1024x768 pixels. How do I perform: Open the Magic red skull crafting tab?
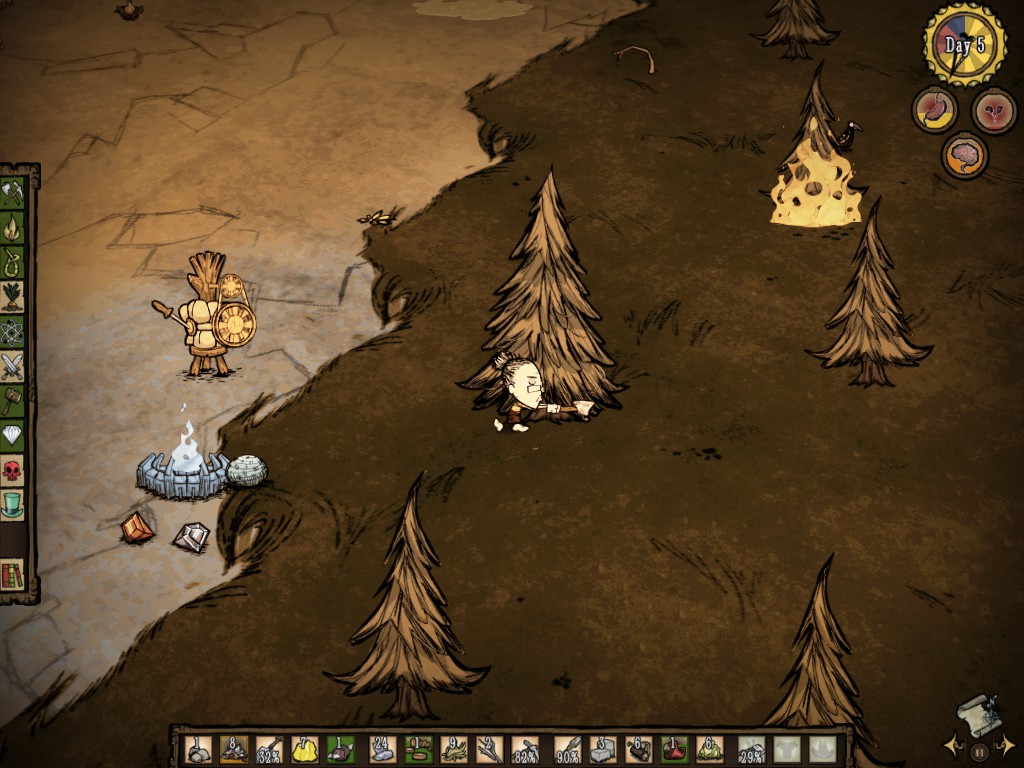click(x=12, y=469)
